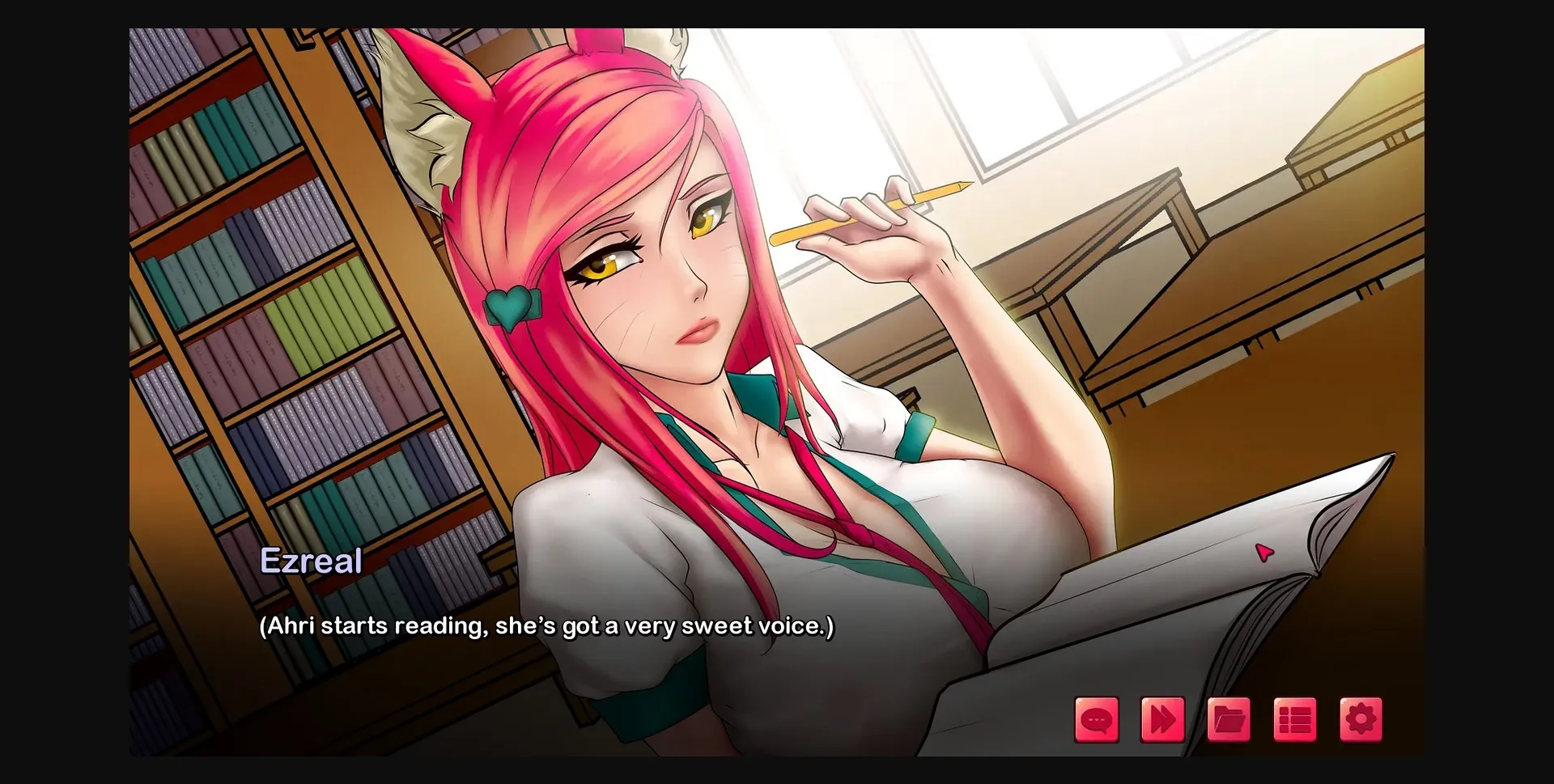Click the Ezreal name label
Screen dimensions: 1554x784
(312, 561)
